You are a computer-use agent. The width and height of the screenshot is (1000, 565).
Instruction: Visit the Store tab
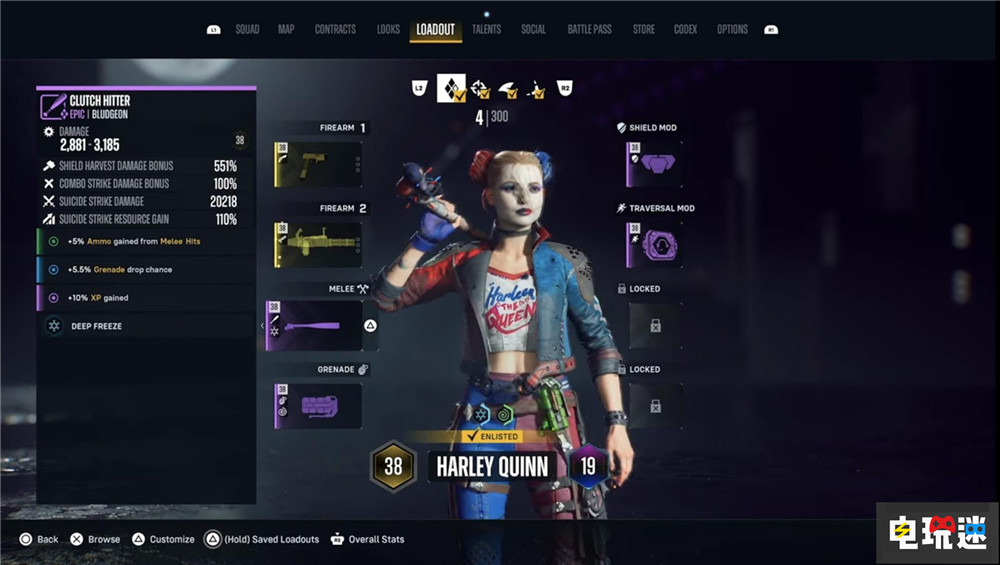[x=643, y=30]
